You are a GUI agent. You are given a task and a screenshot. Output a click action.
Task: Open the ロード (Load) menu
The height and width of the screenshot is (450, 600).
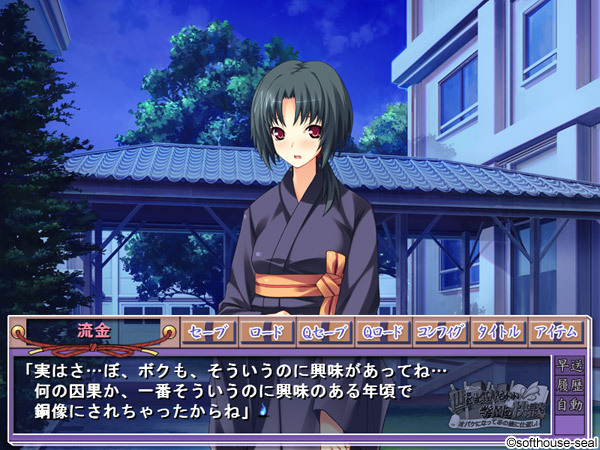[x=267, y=332]
